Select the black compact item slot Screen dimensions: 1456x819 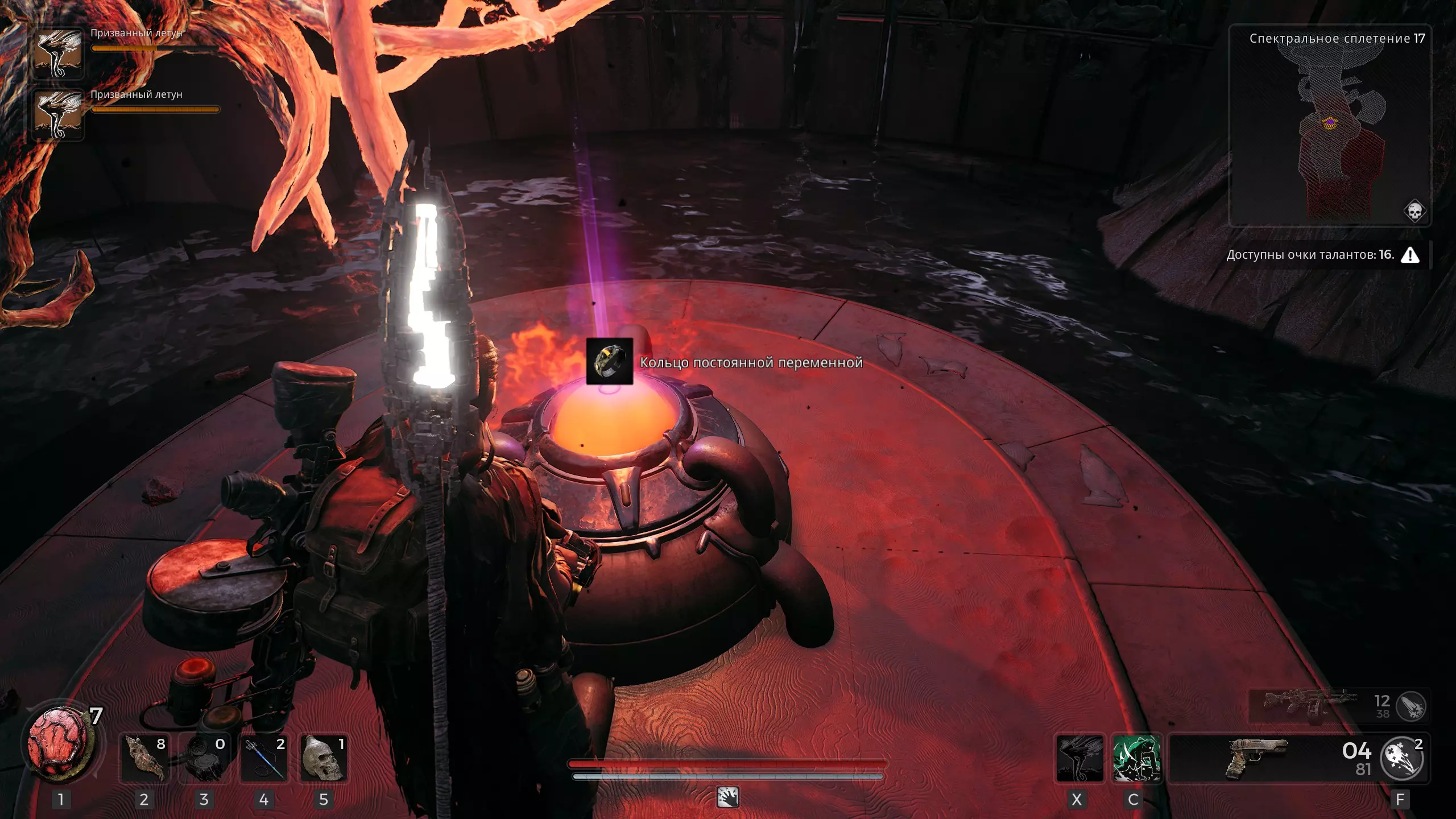point(204,758)
